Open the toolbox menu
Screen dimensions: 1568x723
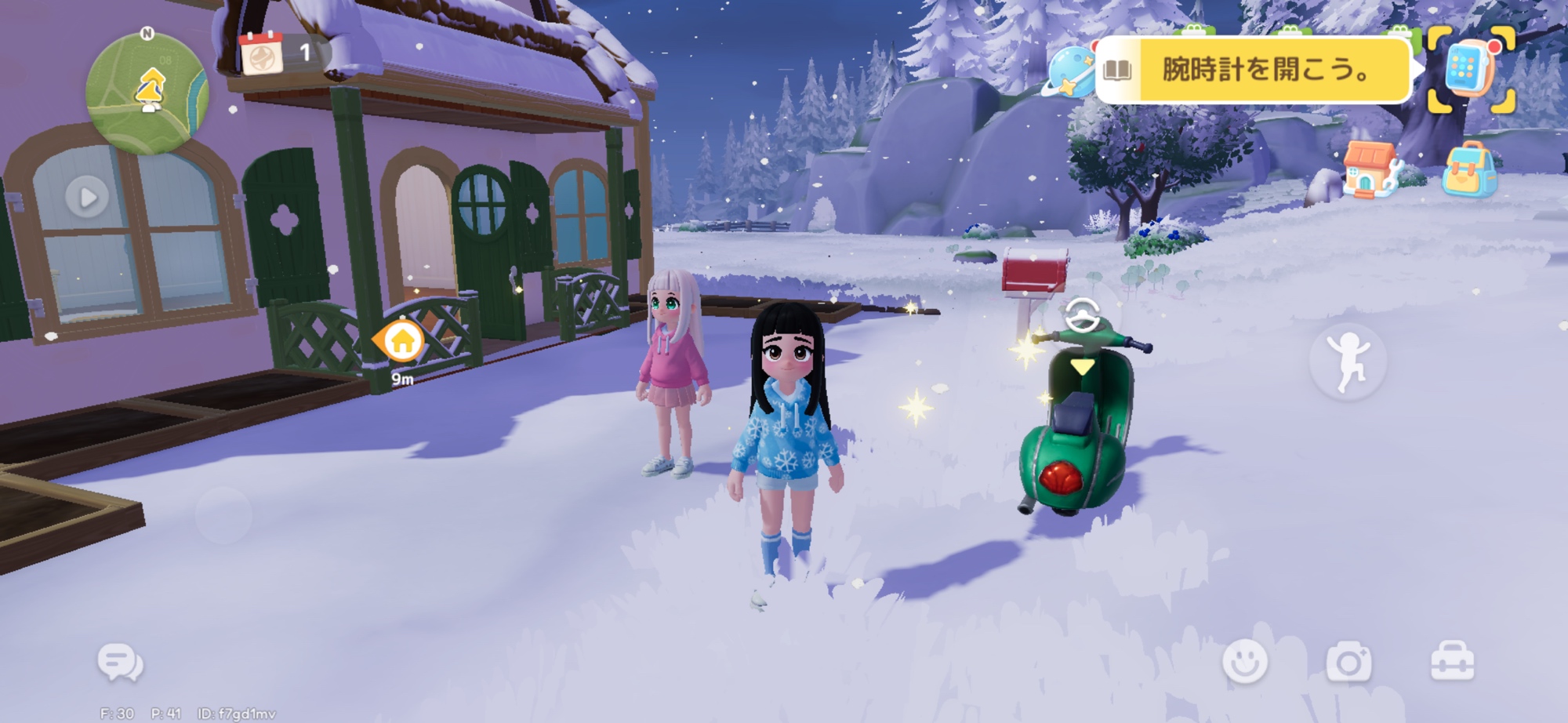(x=1452, y=662)
